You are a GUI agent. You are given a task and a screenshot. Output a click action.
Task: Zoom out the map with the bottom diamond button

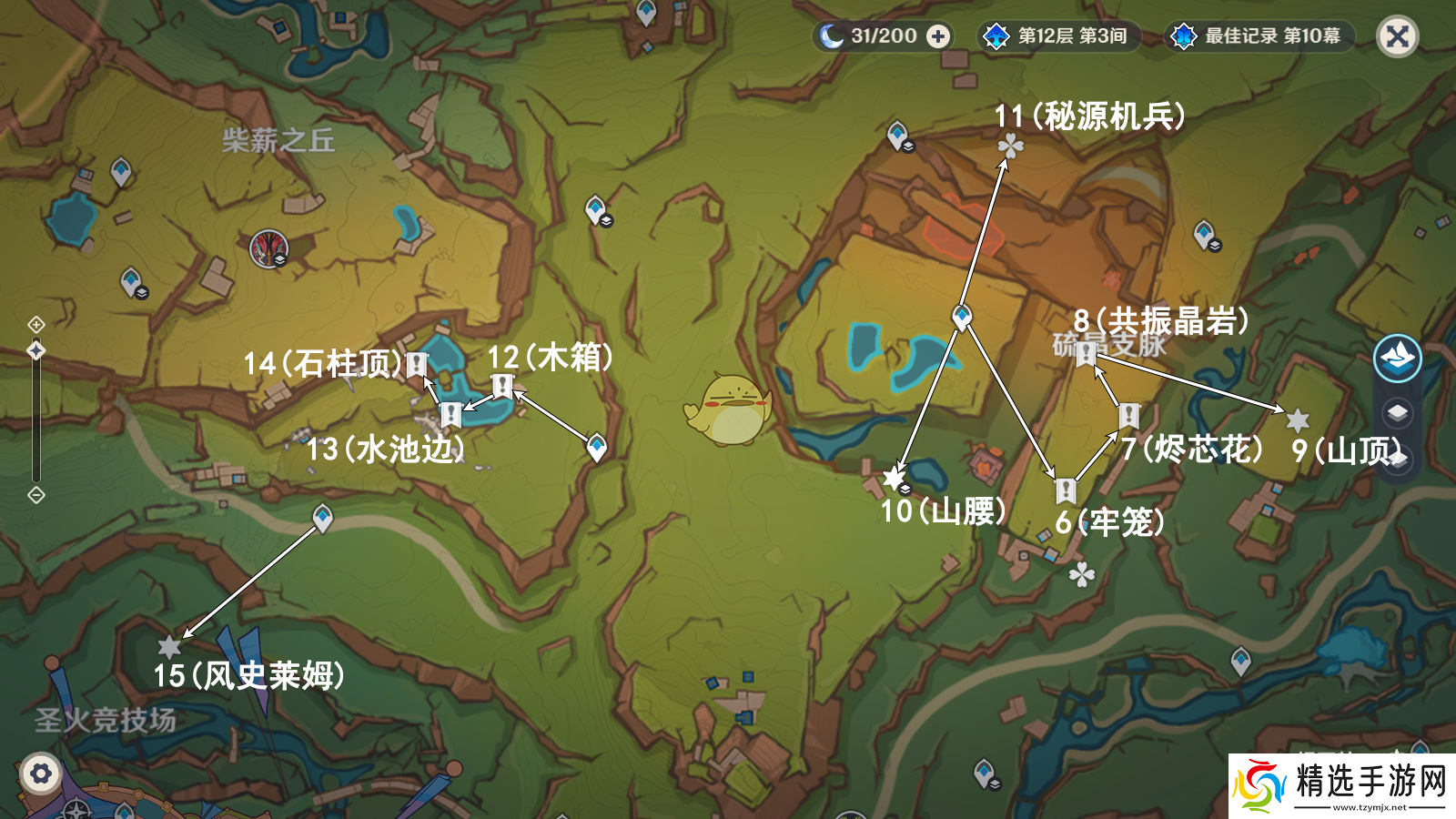tap(36, 495)
